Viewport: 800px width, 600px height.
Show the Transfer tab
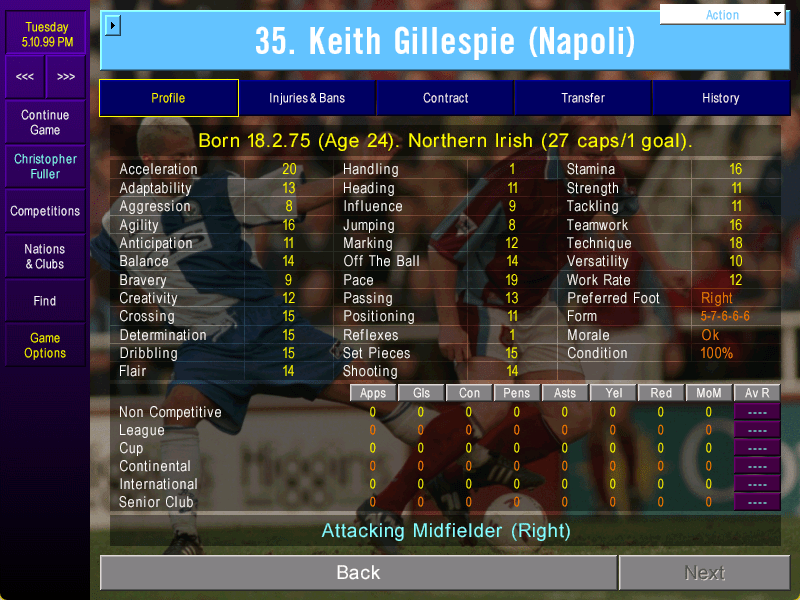[x=583, y=98]
